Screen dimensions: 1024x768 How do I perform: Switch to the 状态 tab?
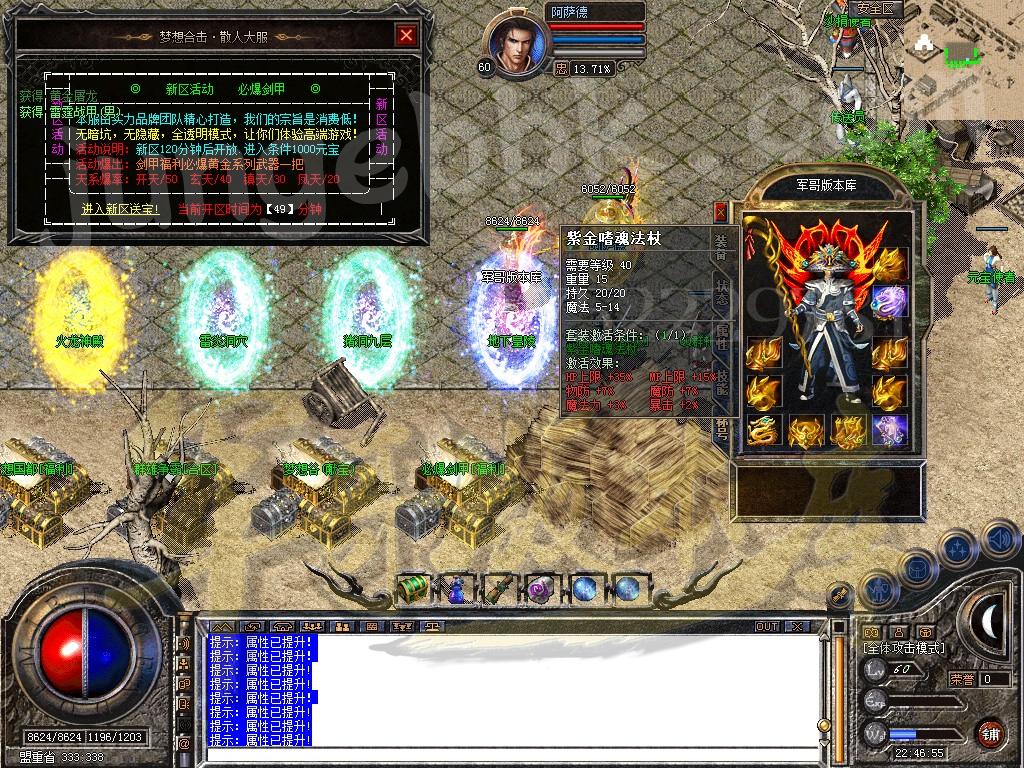pyautogui.click(x=723, y=290)
